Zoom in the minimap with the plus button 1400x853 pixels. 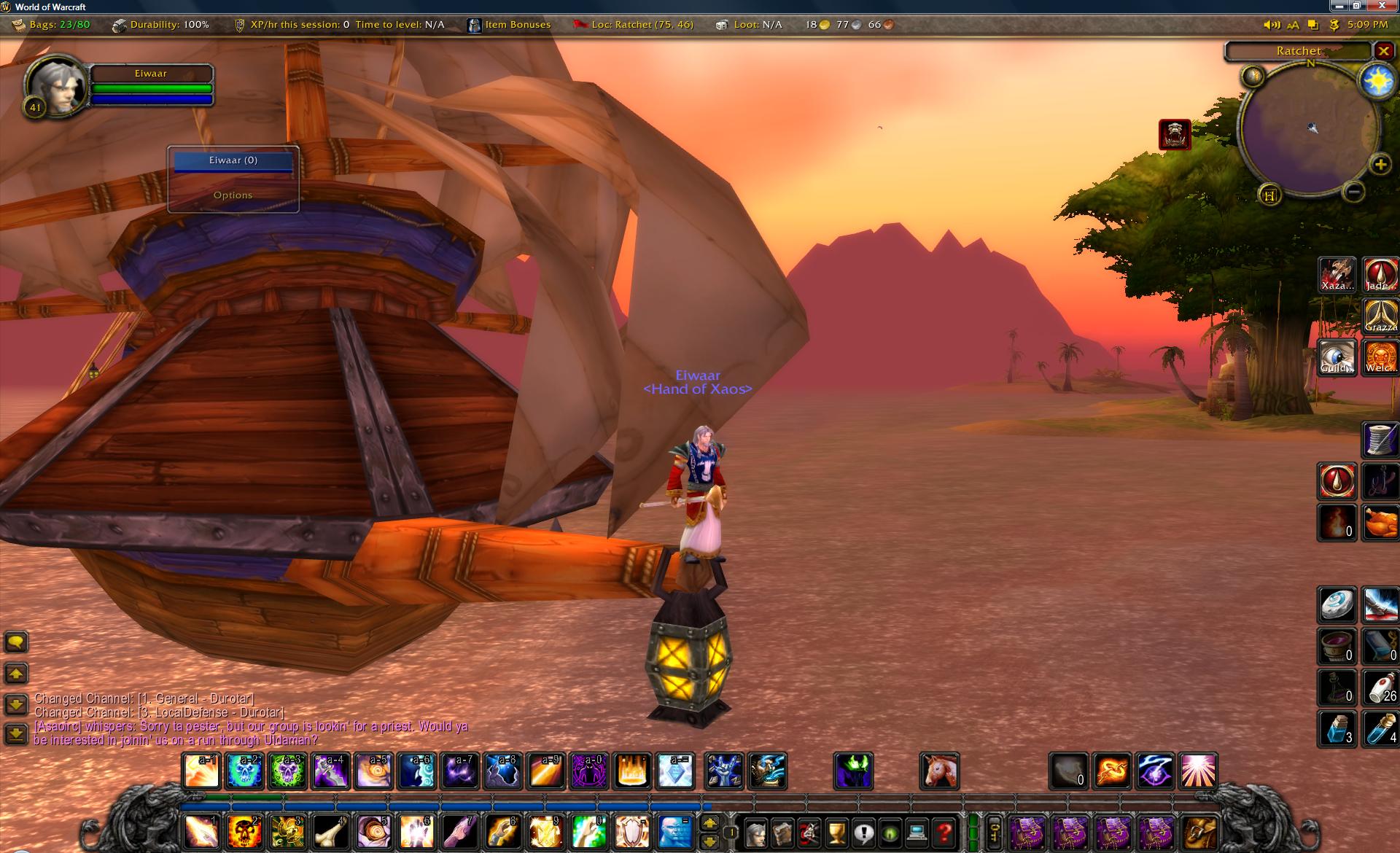[x=1380, y=165]
